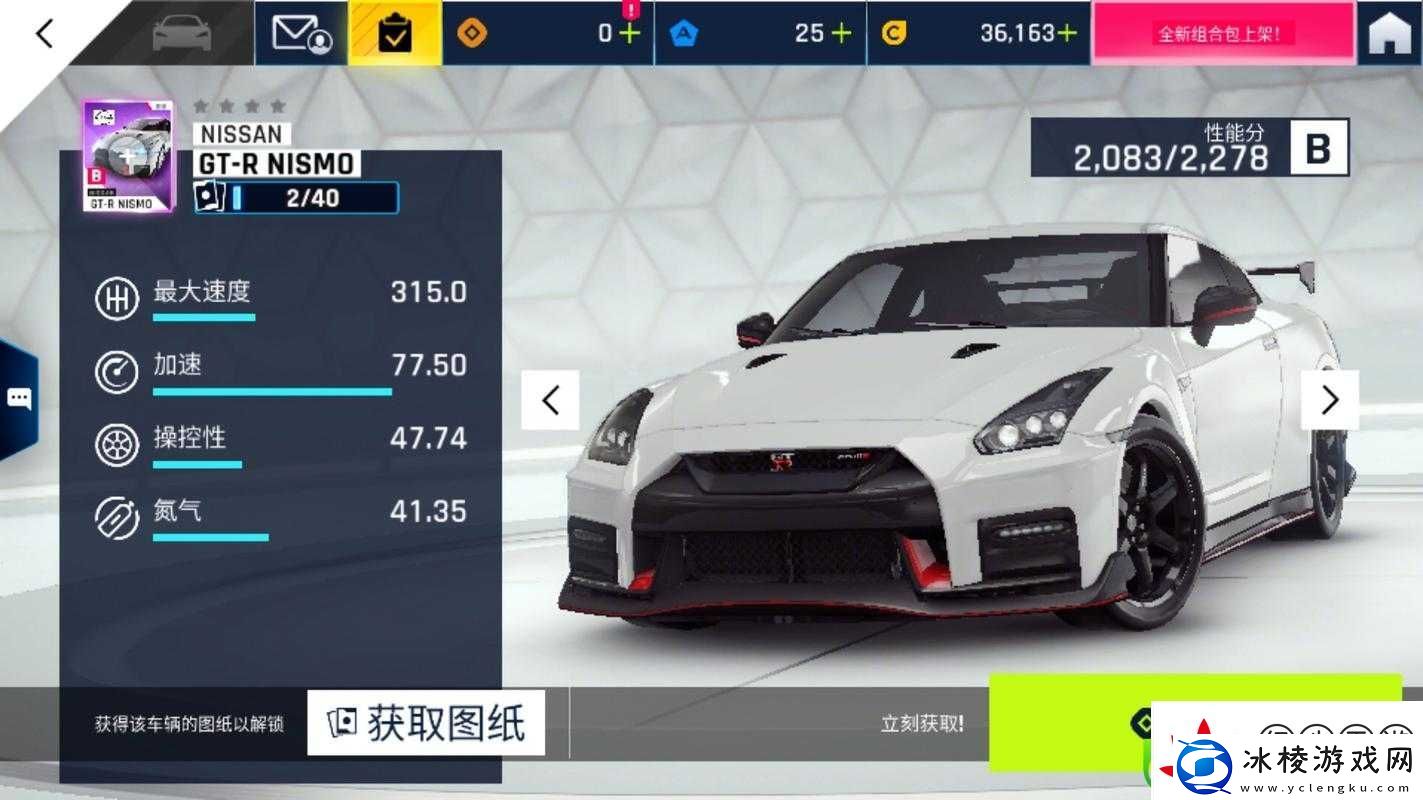Return home via the house icon

coord(1387,31)
